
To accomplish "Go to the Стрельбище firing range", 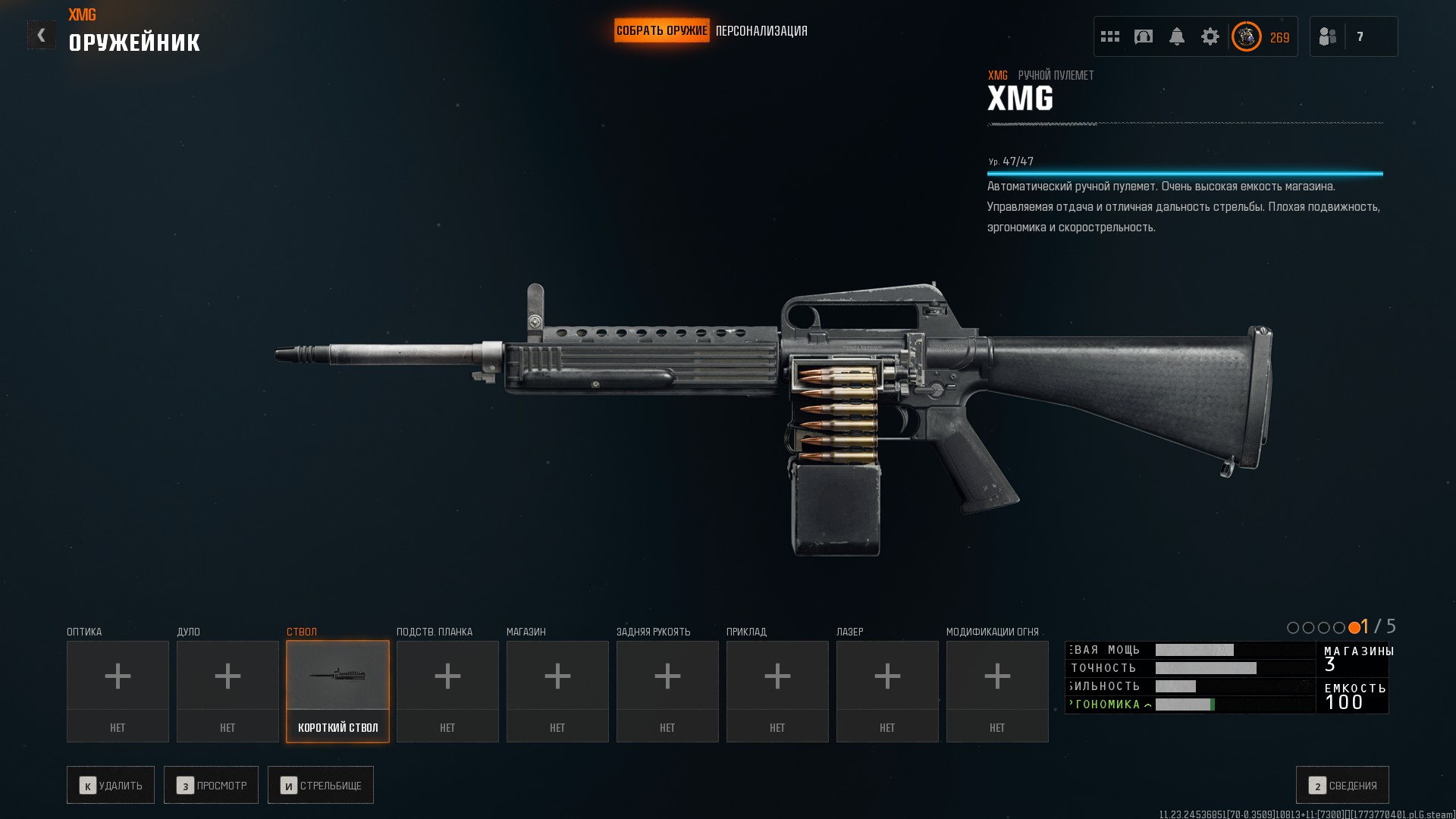I will click(x=321, y=785).
